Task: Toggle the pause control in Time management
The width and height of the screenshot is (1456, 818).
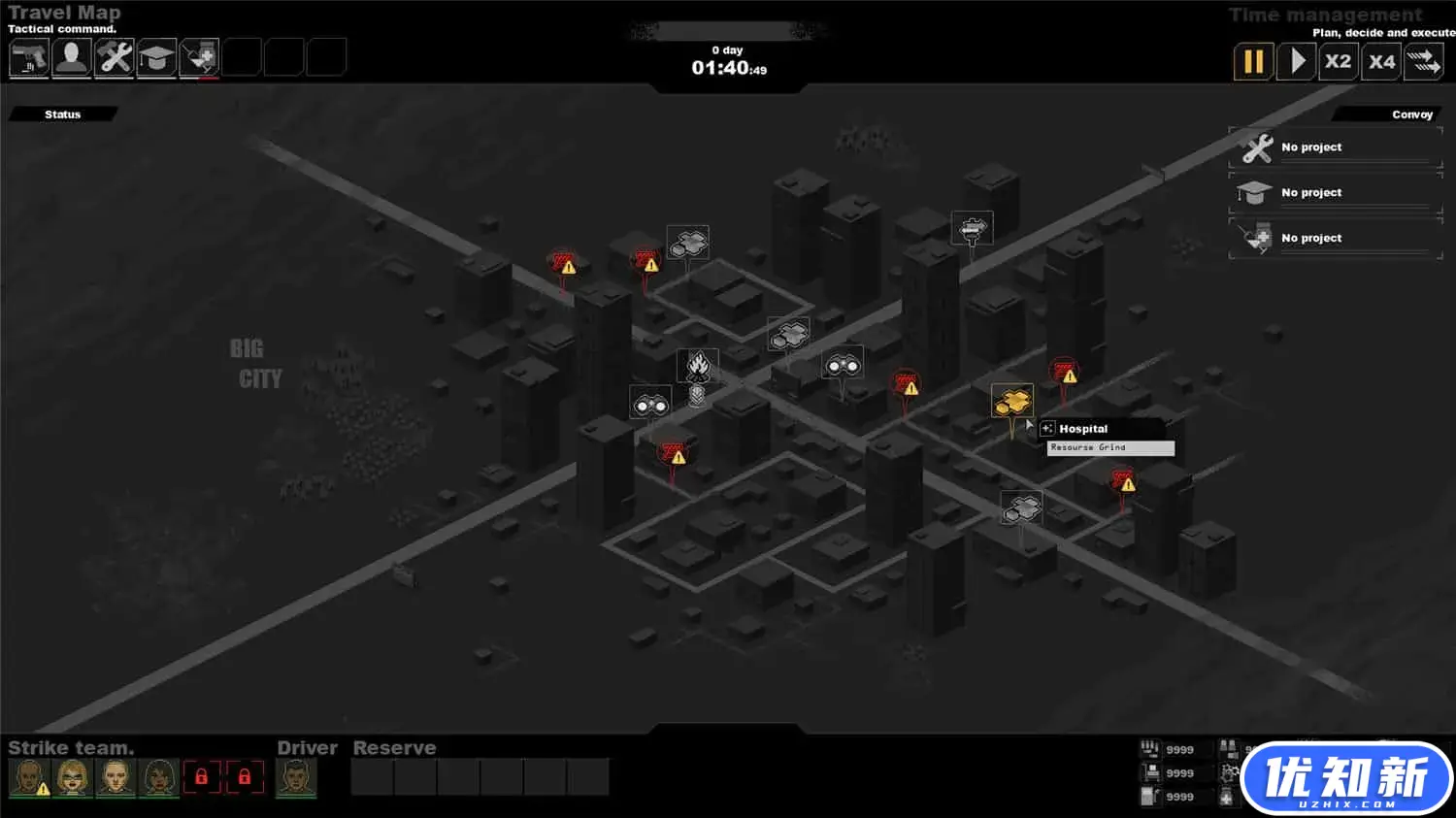Action: (1253, 61)
